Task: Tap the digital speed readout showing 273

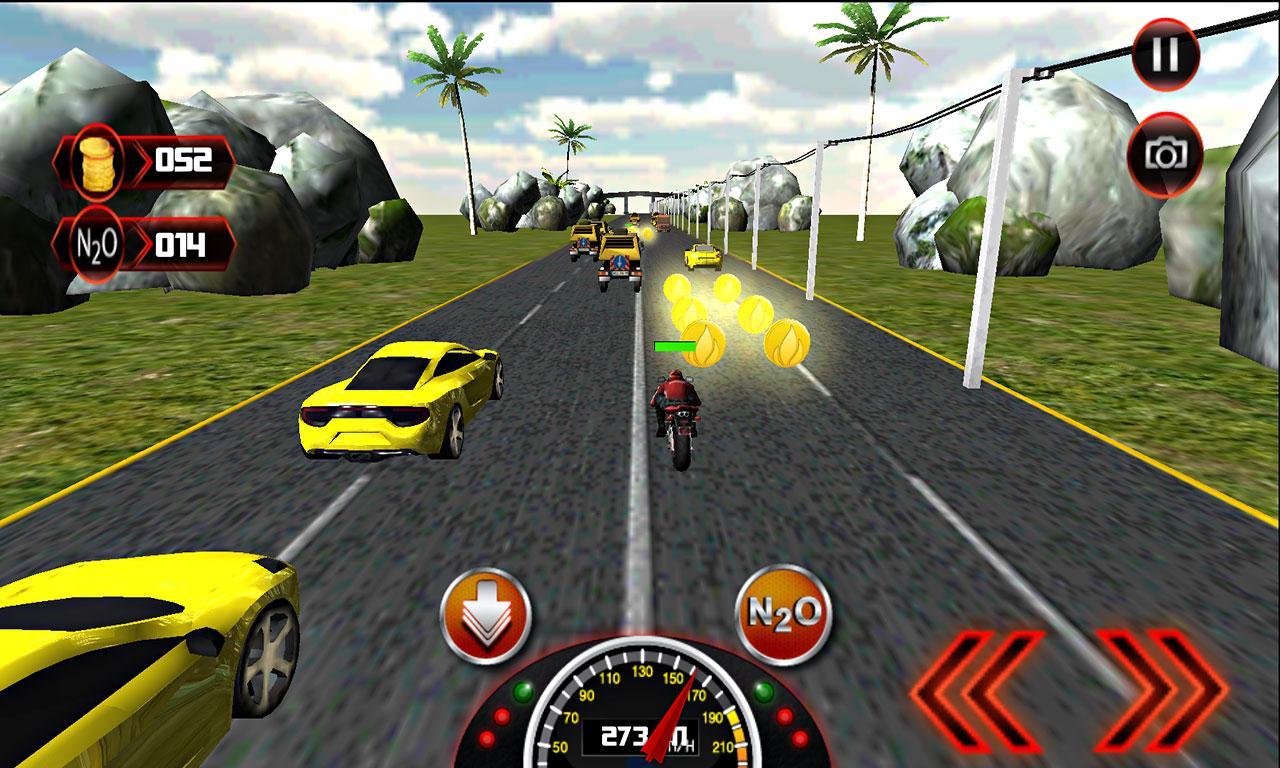Action: [624, 735]
